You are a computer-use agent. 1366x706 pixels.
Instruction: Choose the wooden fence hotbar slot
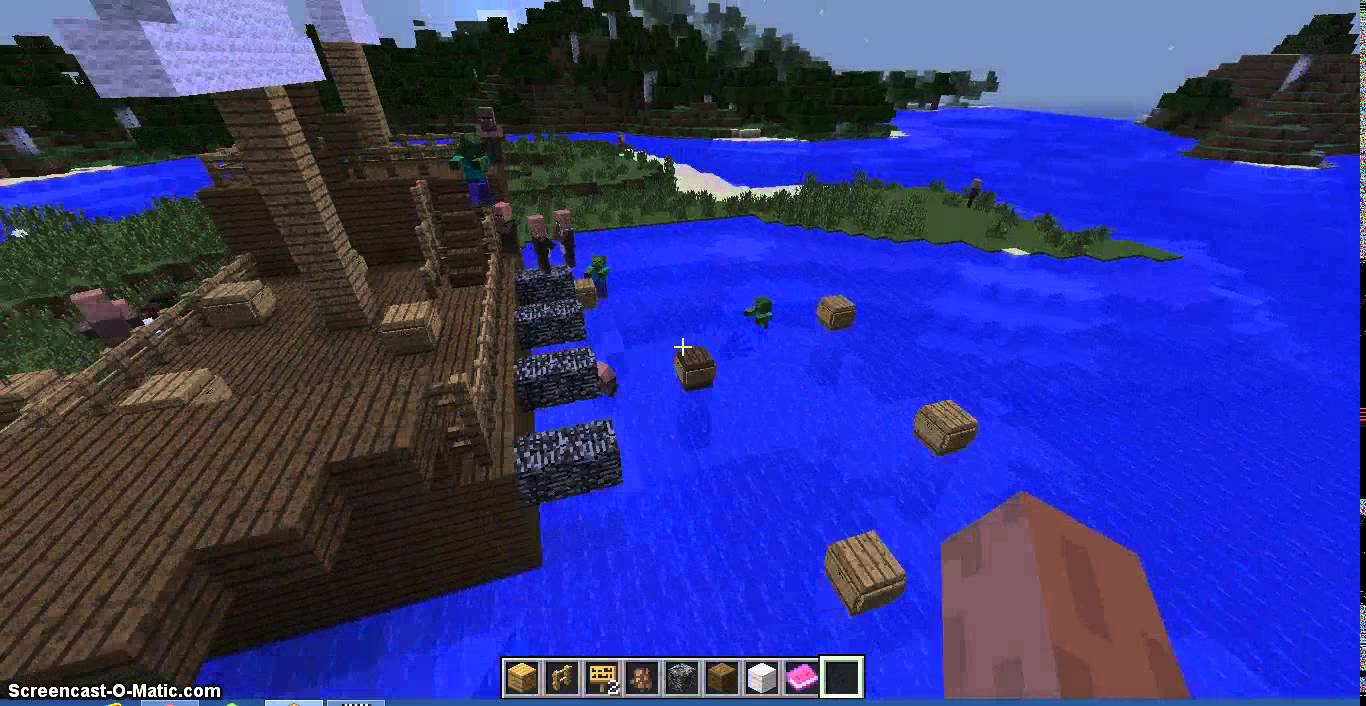[562, 678]
